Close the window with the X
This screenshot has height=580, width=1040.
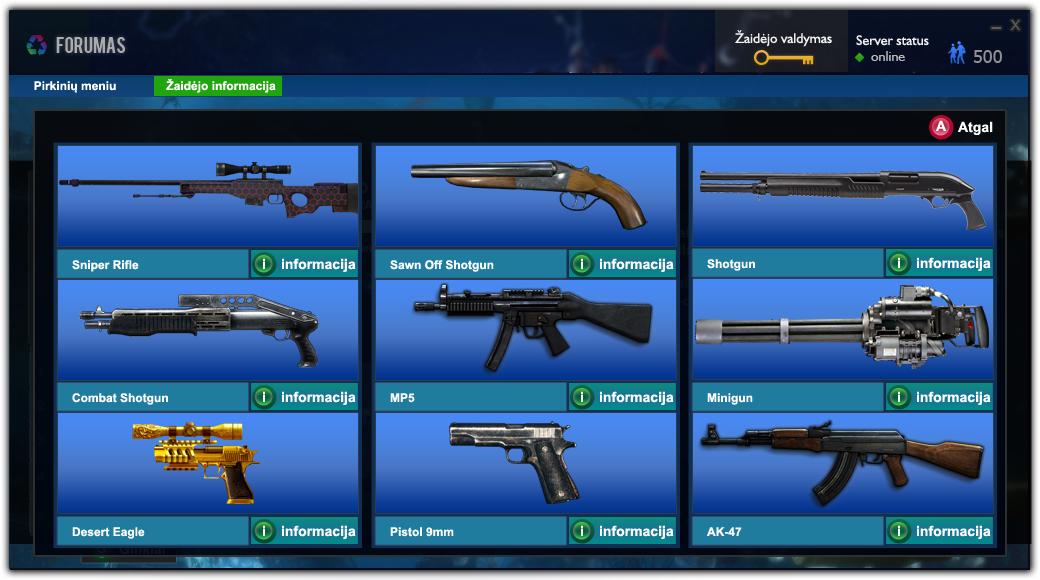(1015, 26)
